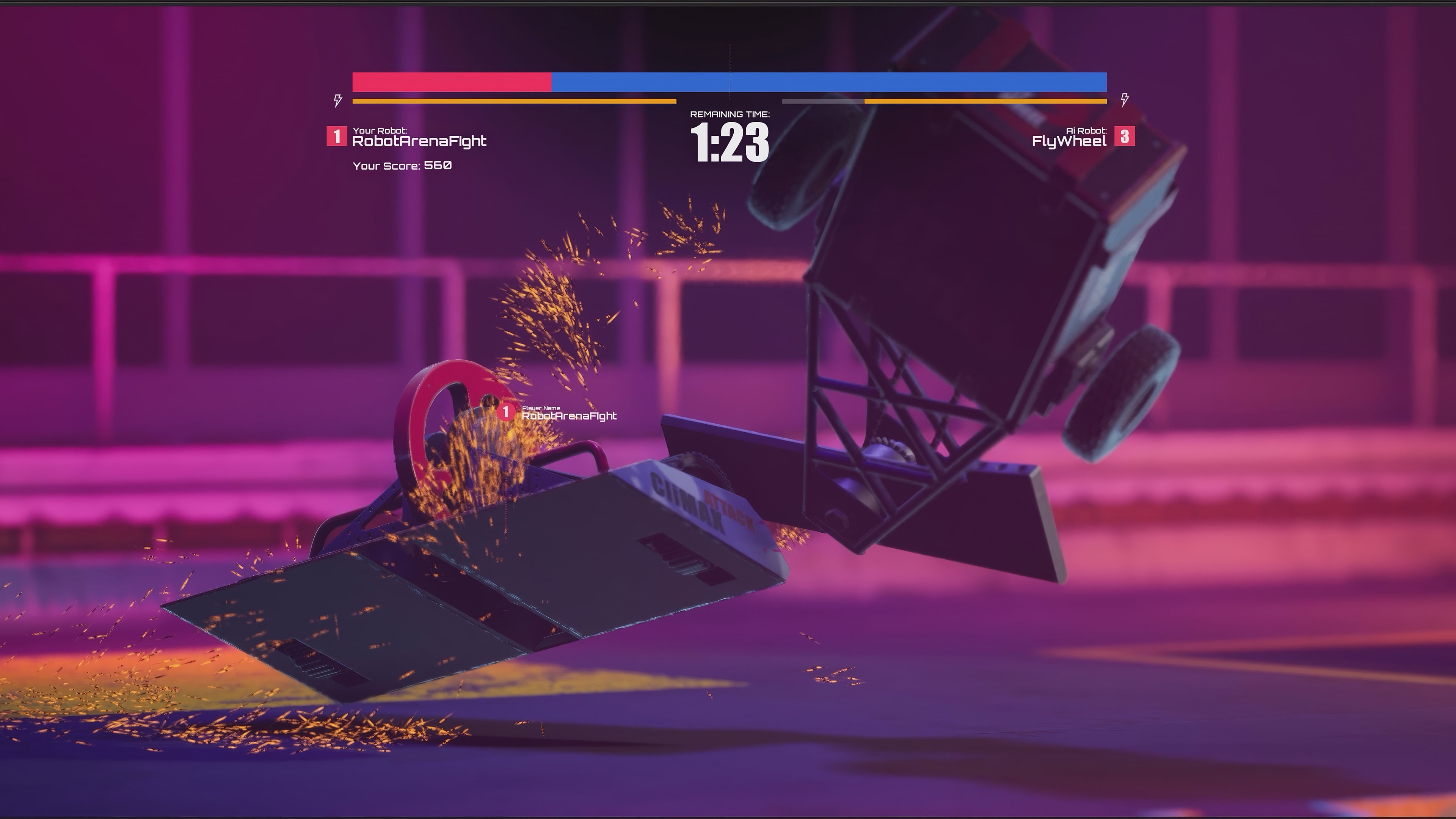
Task: Click the '1' marker above the player robot
Action: [x=506, y=413]
